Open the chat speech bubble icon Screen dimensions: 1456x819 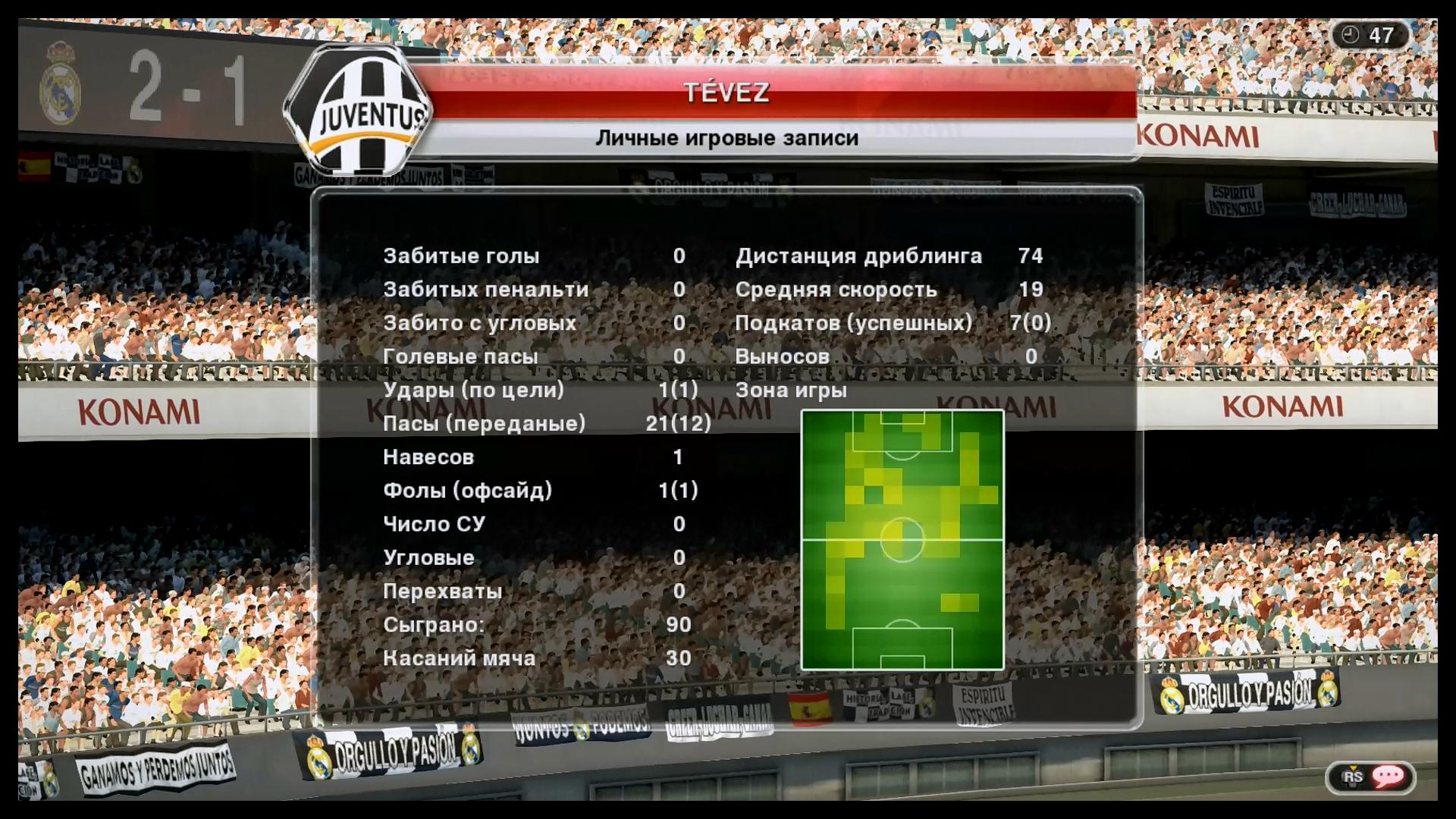point(1388,776)
